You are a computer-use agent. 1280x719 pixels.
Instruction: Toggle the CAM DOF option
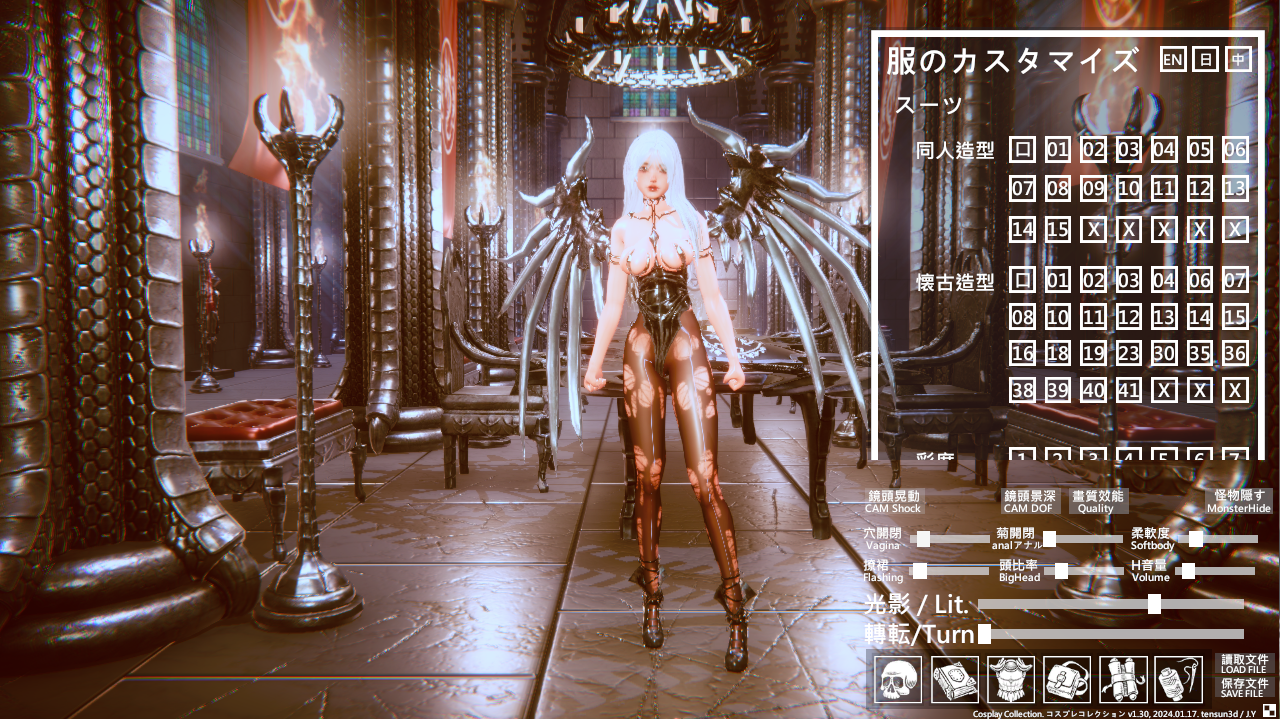[x=1030, y=501]
